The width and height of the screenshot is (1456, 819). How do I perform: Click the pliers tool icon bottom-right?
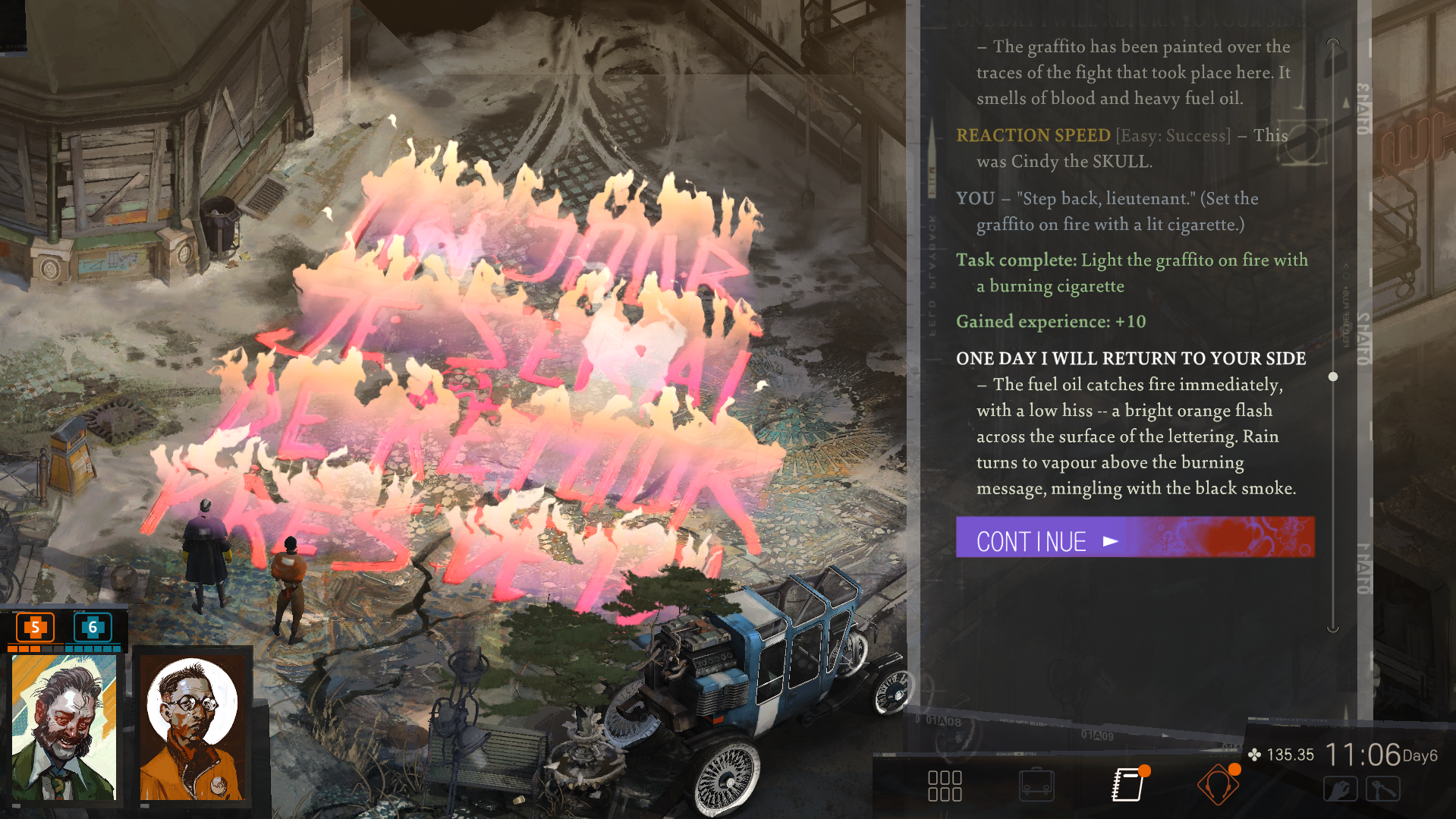click(x=1384, y=789)
